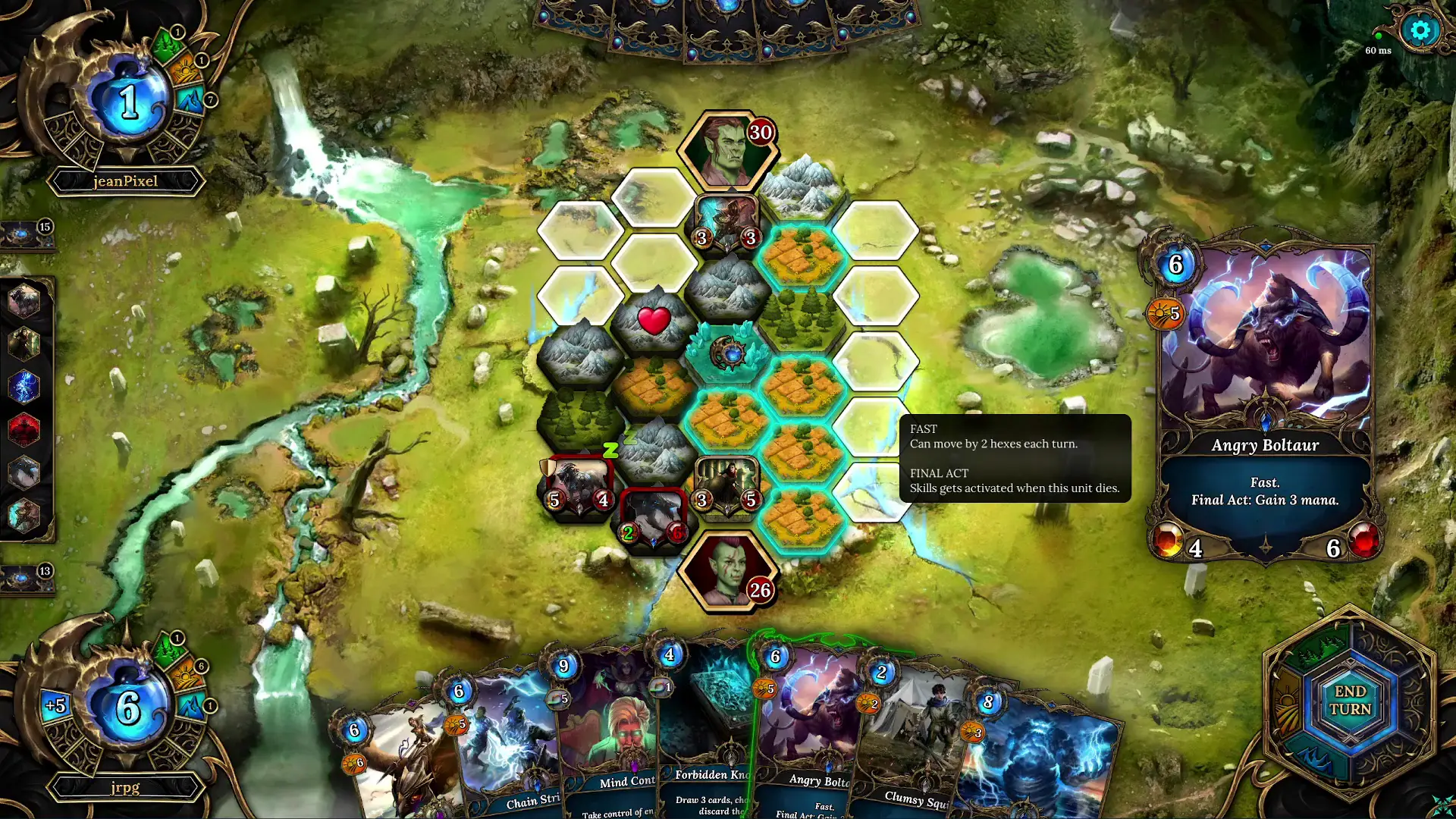This screenshot has height=819, width=1456.
Task: Click the forest segment of the End Turn hex
Action: pyautogui.click(x=1319, y=651)
